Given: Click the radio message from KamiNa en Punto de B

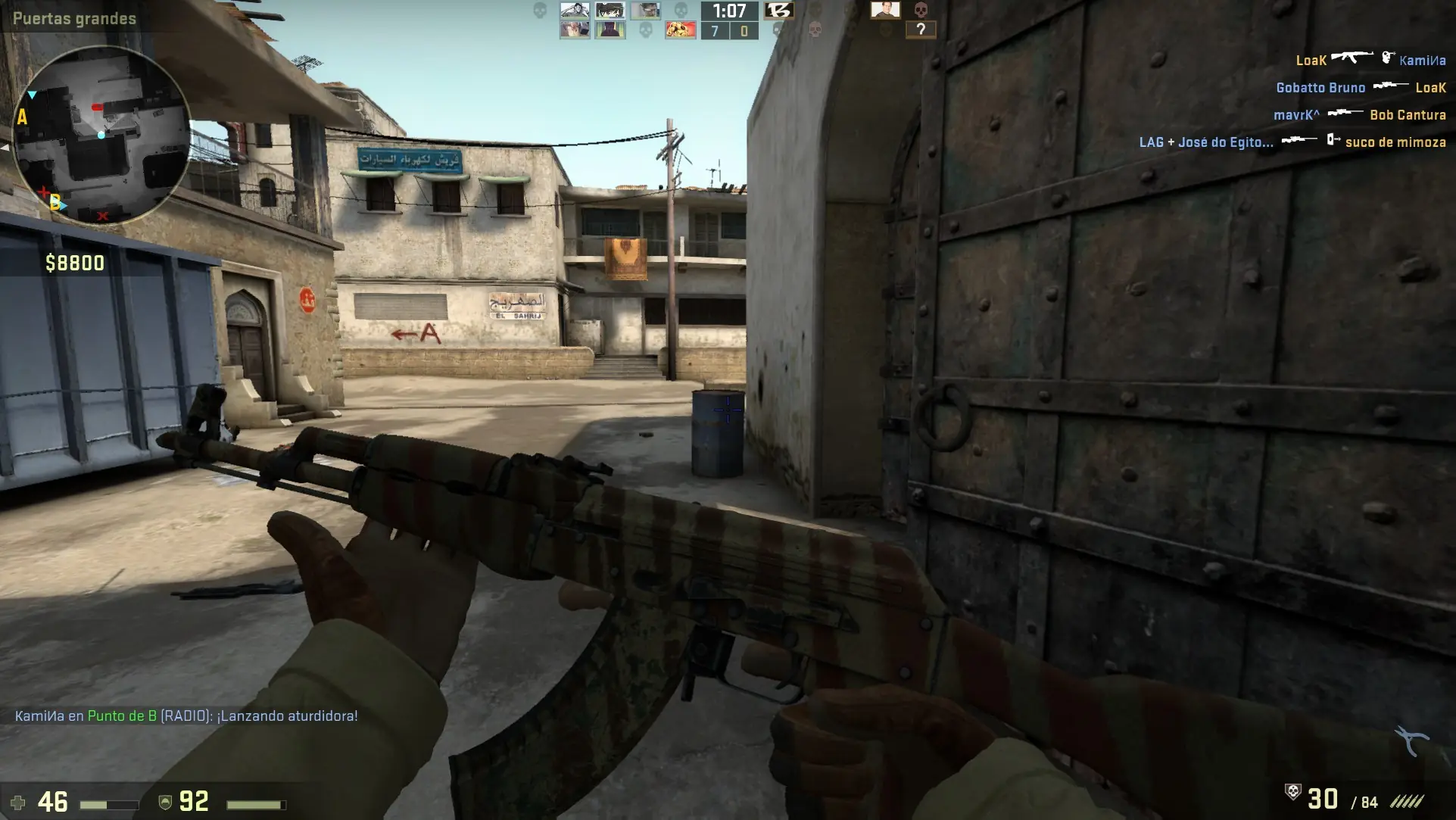Looking at the screenshot, I should coord(186,715).
